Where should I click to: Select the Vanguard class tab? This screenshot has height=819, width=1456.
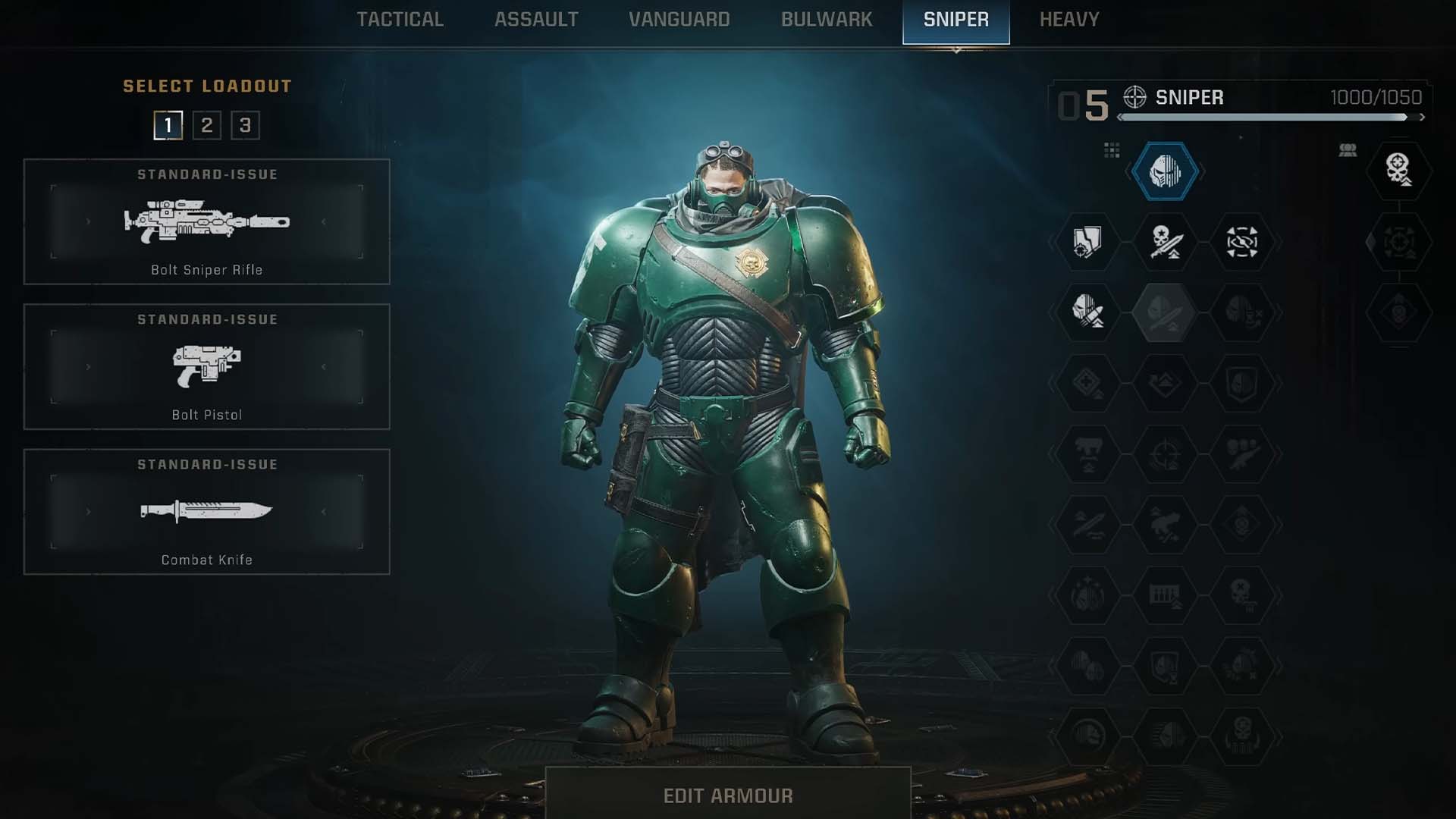(x=679, y=20)
